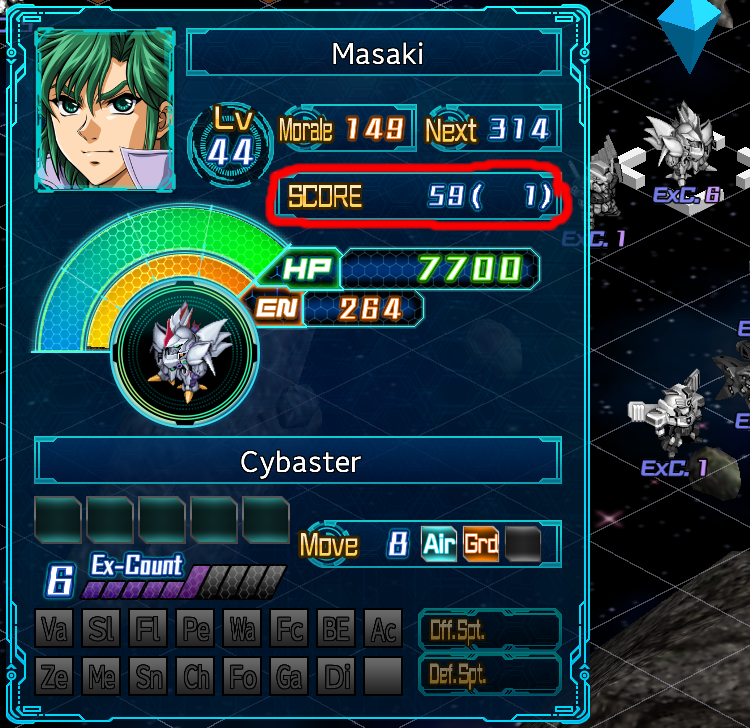Choose the Sn spirit icon
This screenshot has height=728, width=750.
click(x=149, y=677)
